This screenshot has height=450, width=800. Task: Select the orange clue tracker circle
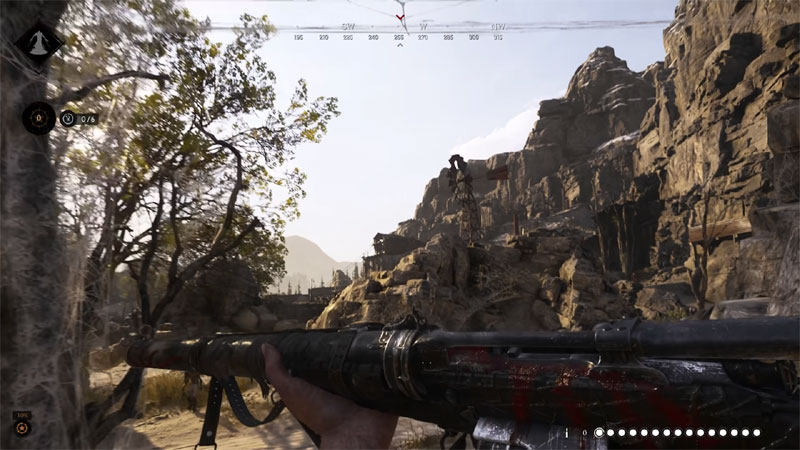(x=39, y=118)
